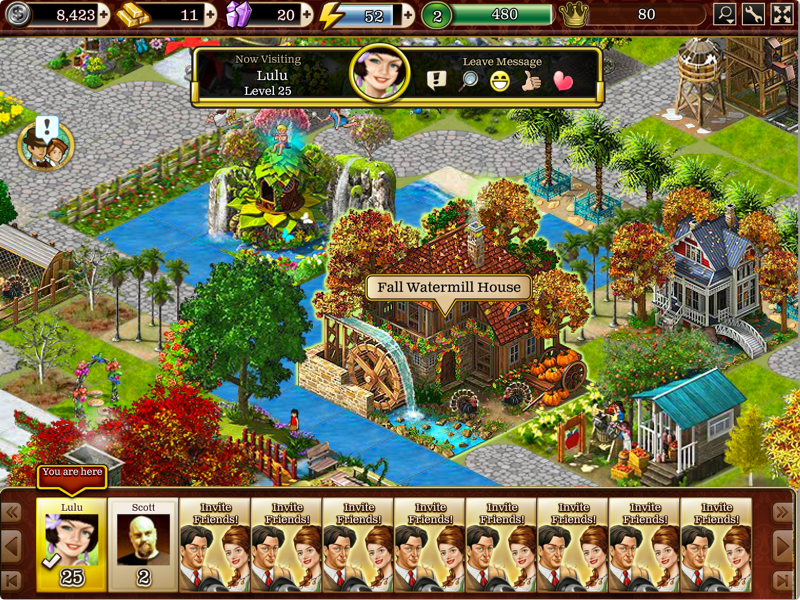This screenshot has height=600, width=800.
Task: Visit Scott from the friends bar
Action: point(143,545)
